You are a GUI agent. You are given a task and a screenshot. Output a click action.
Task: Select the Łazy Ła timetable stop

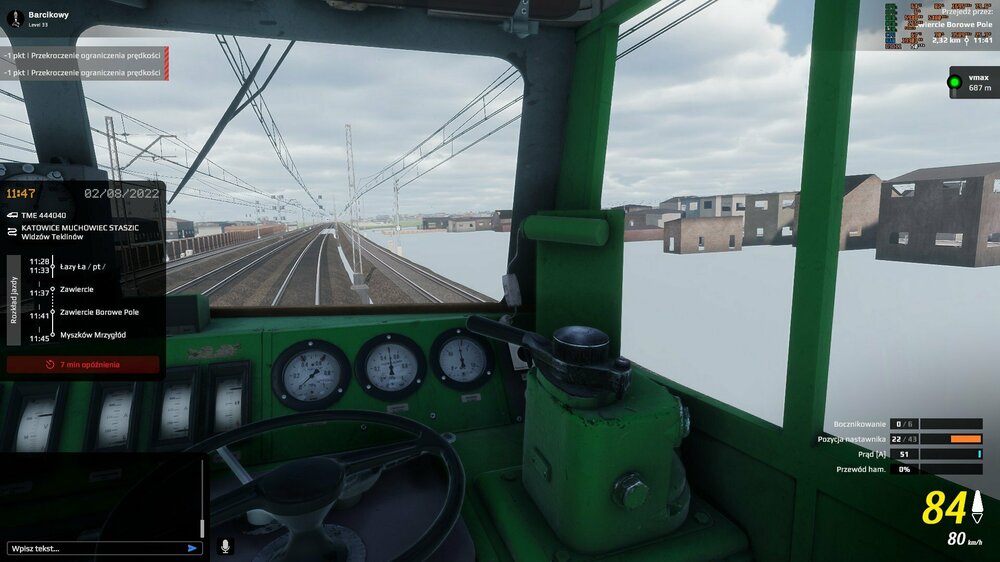82,265
